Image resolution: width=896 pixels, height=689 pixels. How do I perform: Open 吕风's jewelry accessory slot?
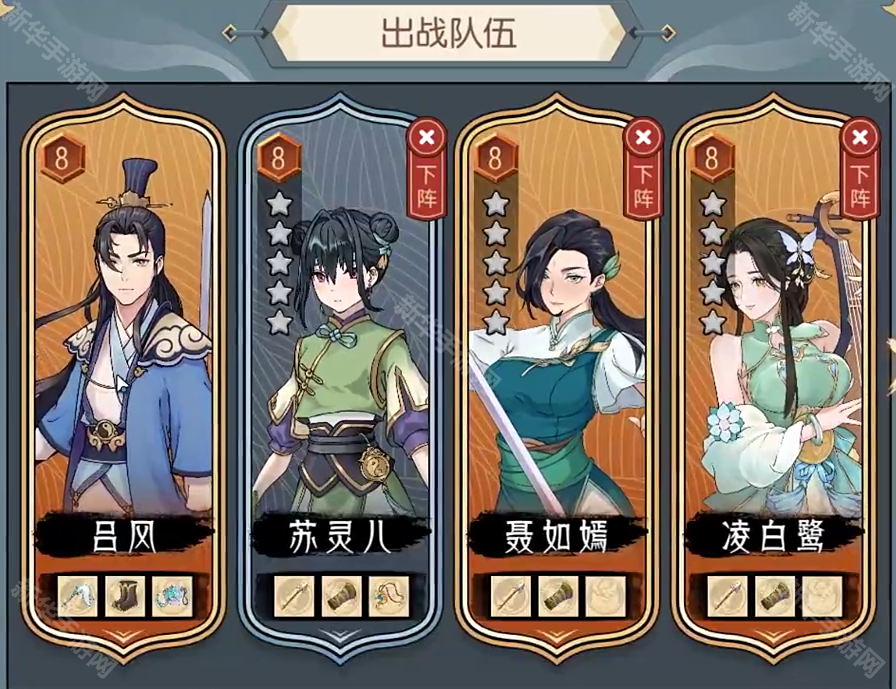[172, 597]
